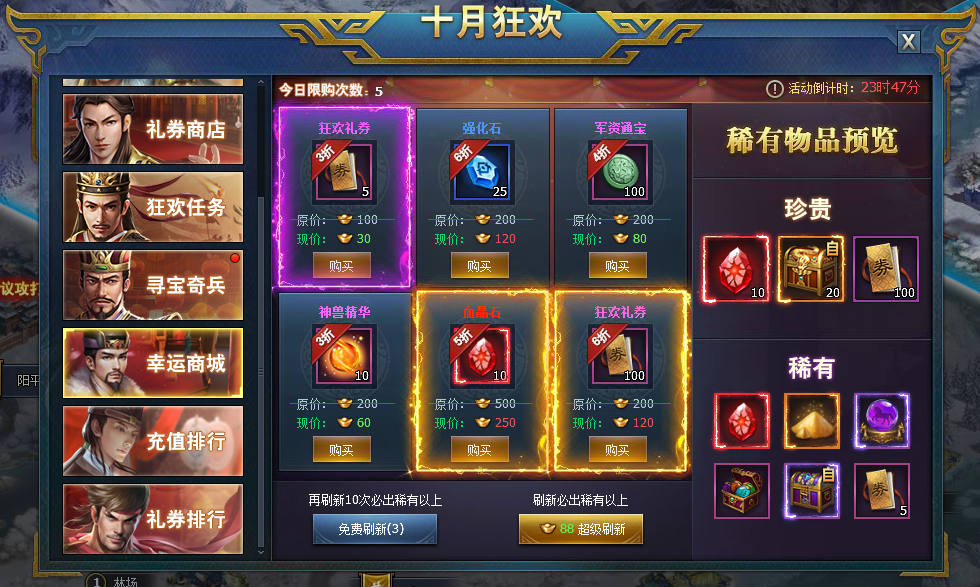Activate the 88-gold 超级刷新 button
980x587 pixels.
click(x=580, y=529)
